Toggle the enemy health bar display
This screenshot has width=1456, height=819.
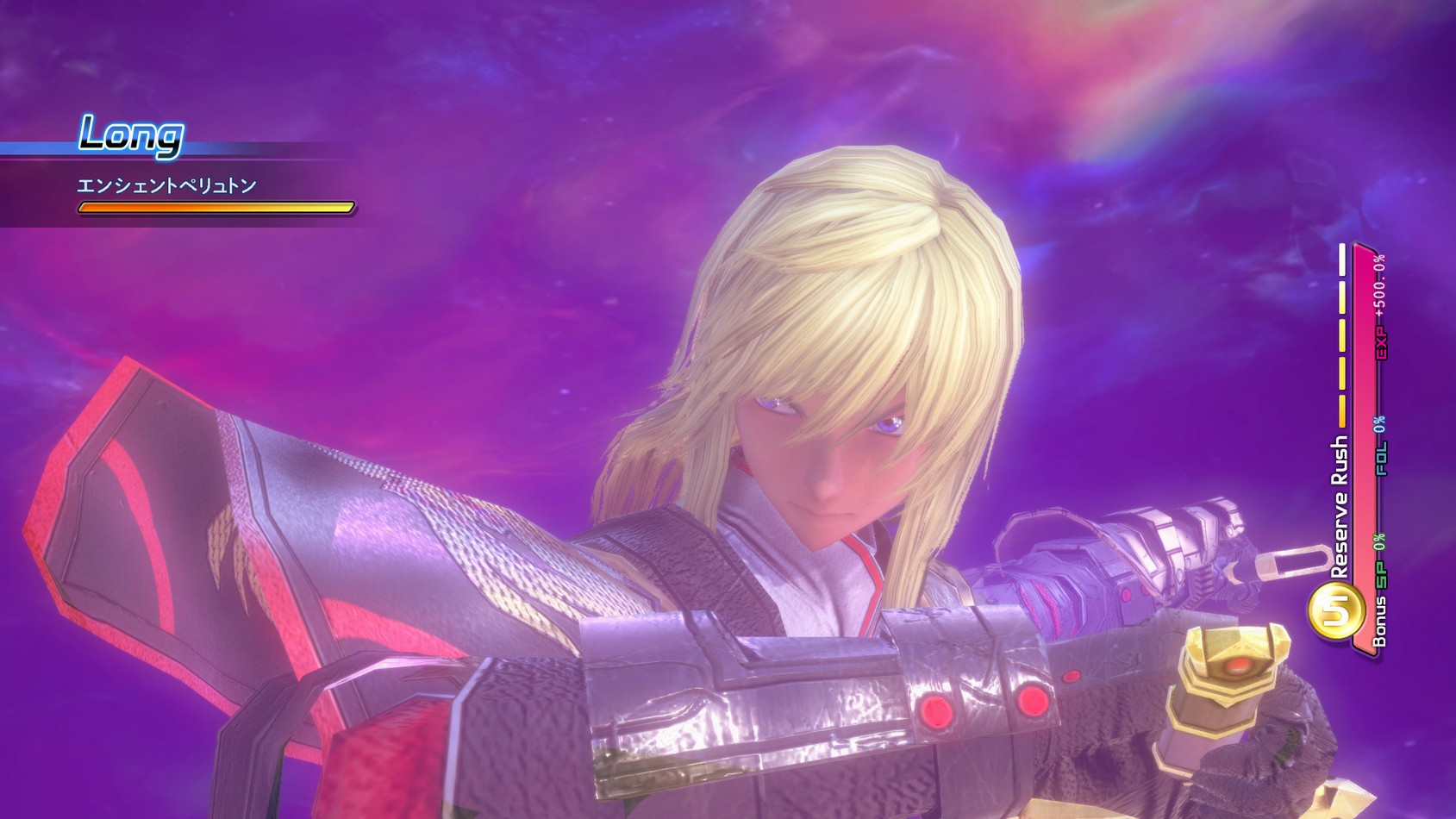tap(216, 207)
